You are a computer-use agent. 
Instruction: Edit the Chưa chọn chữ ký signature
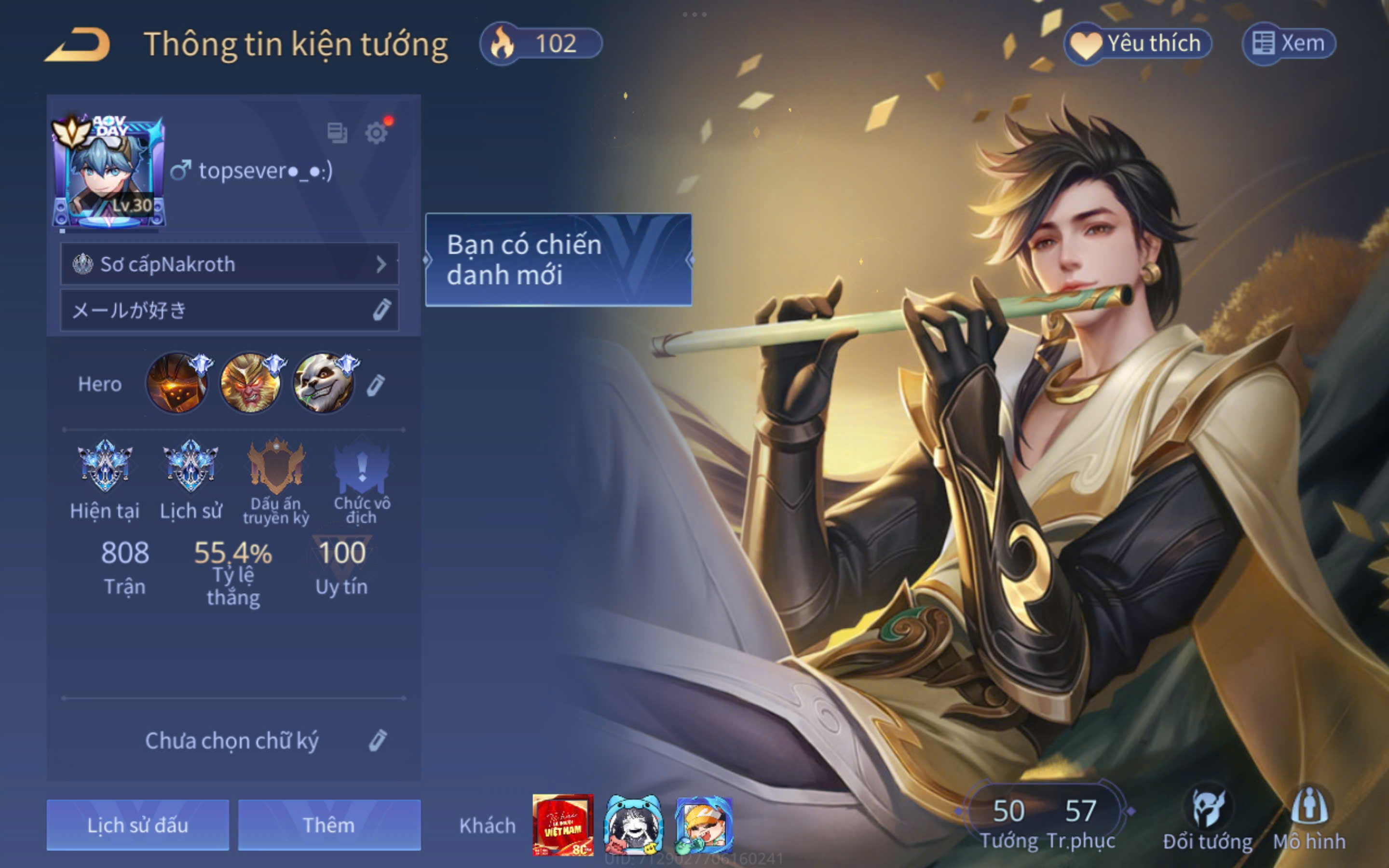click(377, 741)
